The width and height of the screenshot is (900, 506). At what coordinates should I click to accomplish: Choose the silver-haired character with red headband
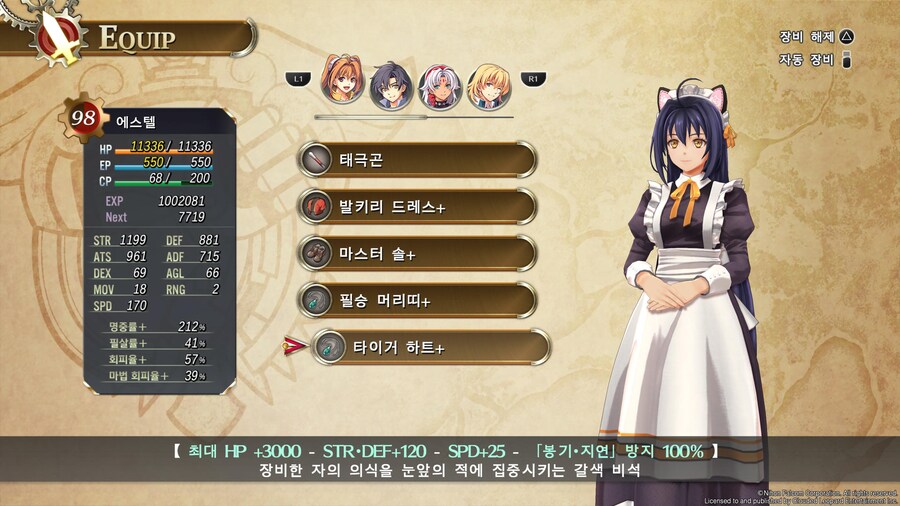coord(438,87)
